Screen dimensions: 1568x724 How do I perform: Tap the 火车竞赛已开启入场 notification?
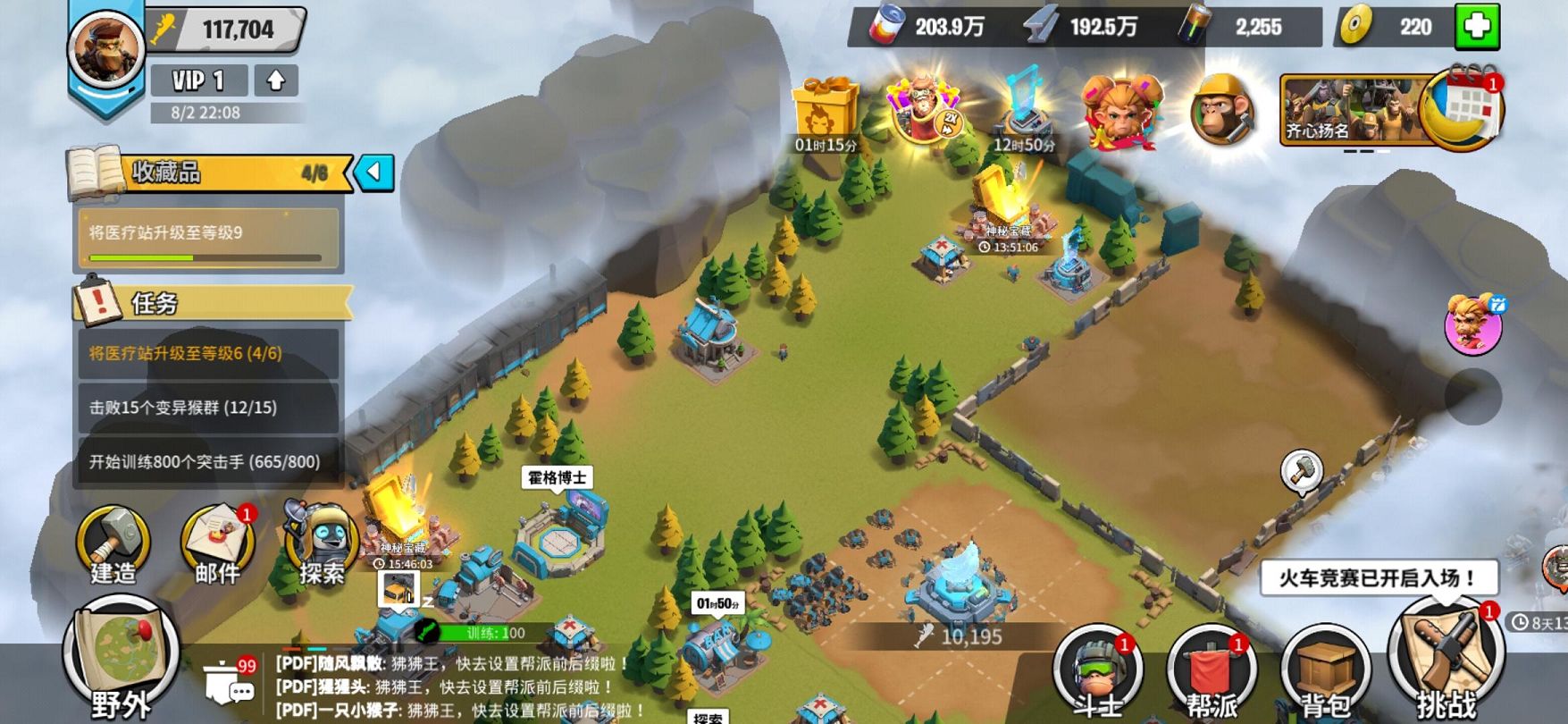[x=1378, y=578]
